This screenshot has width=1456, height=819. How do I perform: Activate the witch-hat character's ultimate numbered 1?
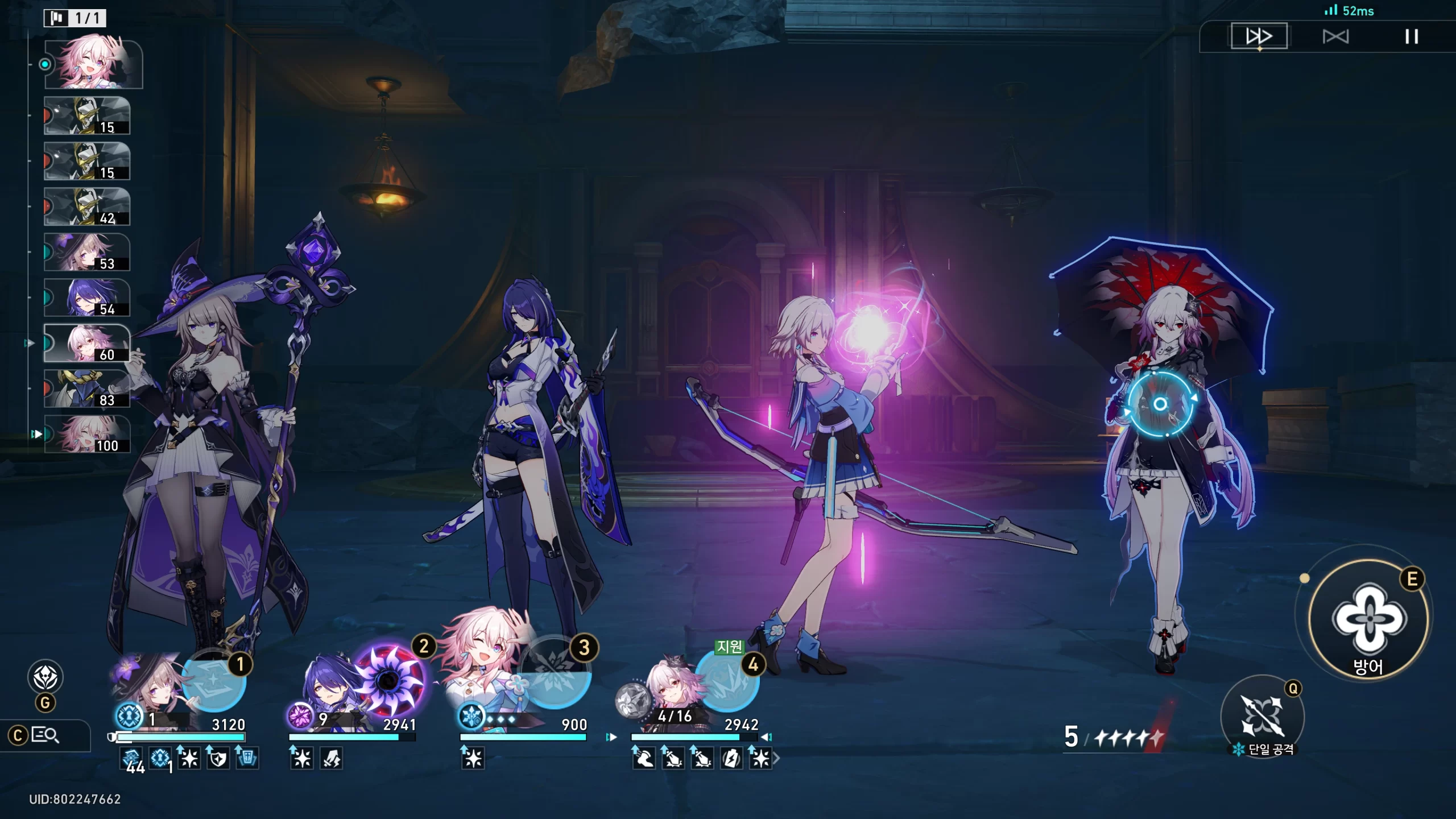pyautogui.click(x=213, y=680)
